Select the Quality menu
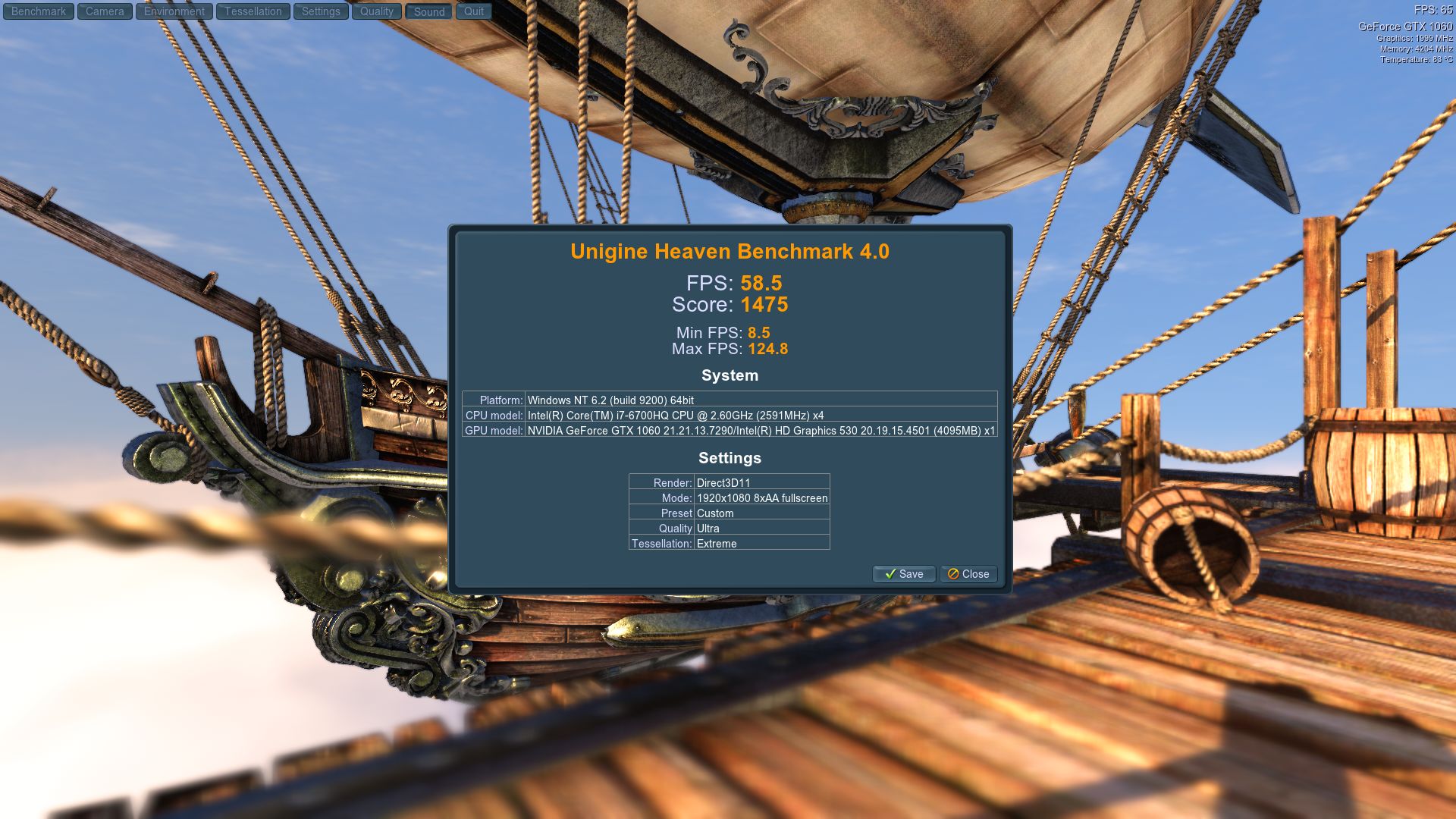The height and width of the screenshot is (819, 1456). point(377,11)
